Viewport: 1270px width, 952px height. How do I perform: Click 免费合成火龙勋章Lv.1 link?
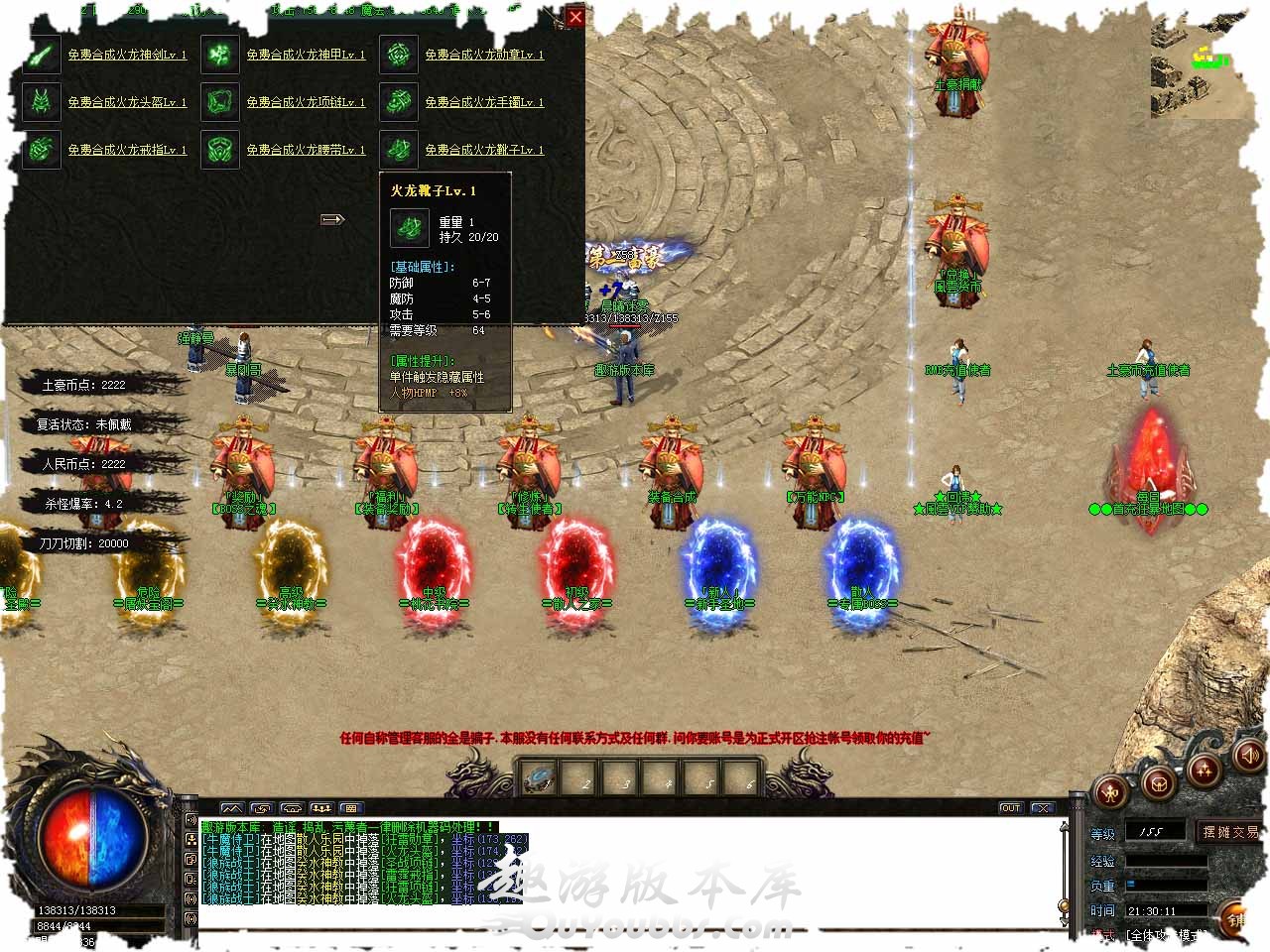pyautogui.click(x=484, y=55)
